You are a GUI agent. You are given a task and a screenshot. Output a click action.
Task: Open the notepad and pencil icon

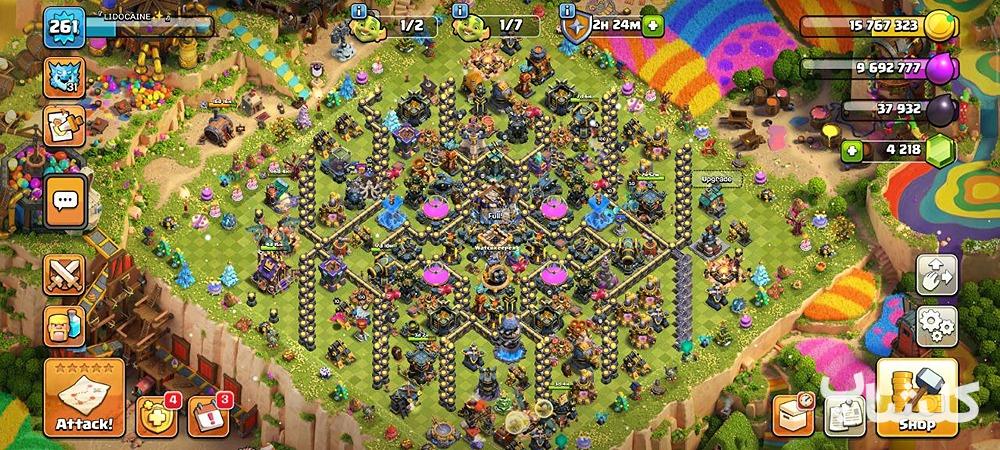pyautogui.click(x=63, y=127)
